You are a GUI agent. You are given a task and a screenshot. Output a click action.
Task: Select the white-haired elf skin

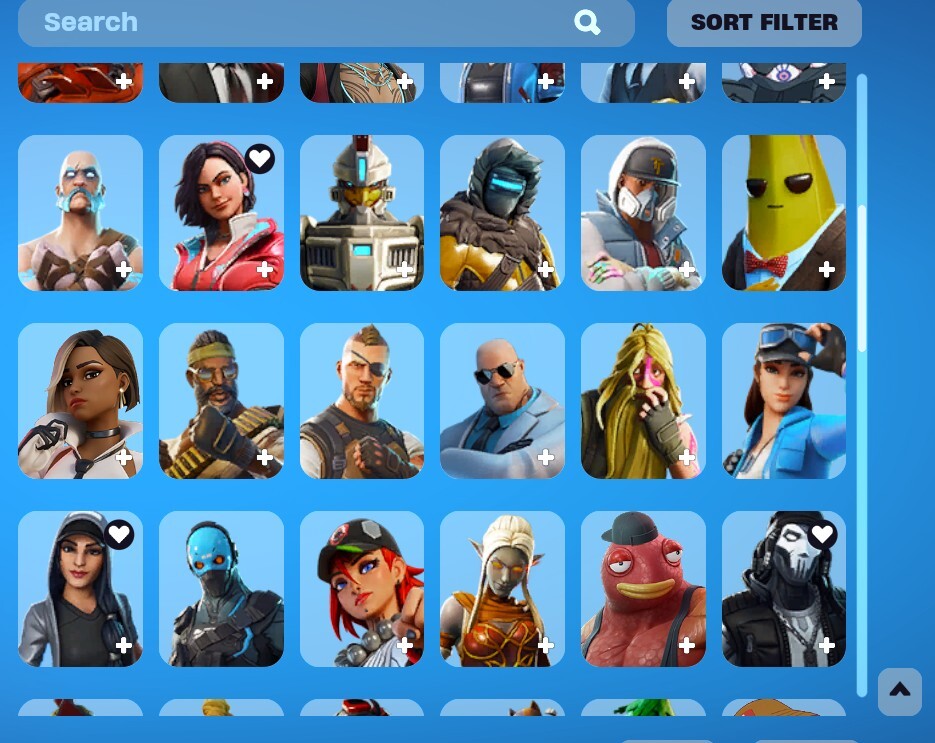502,588
